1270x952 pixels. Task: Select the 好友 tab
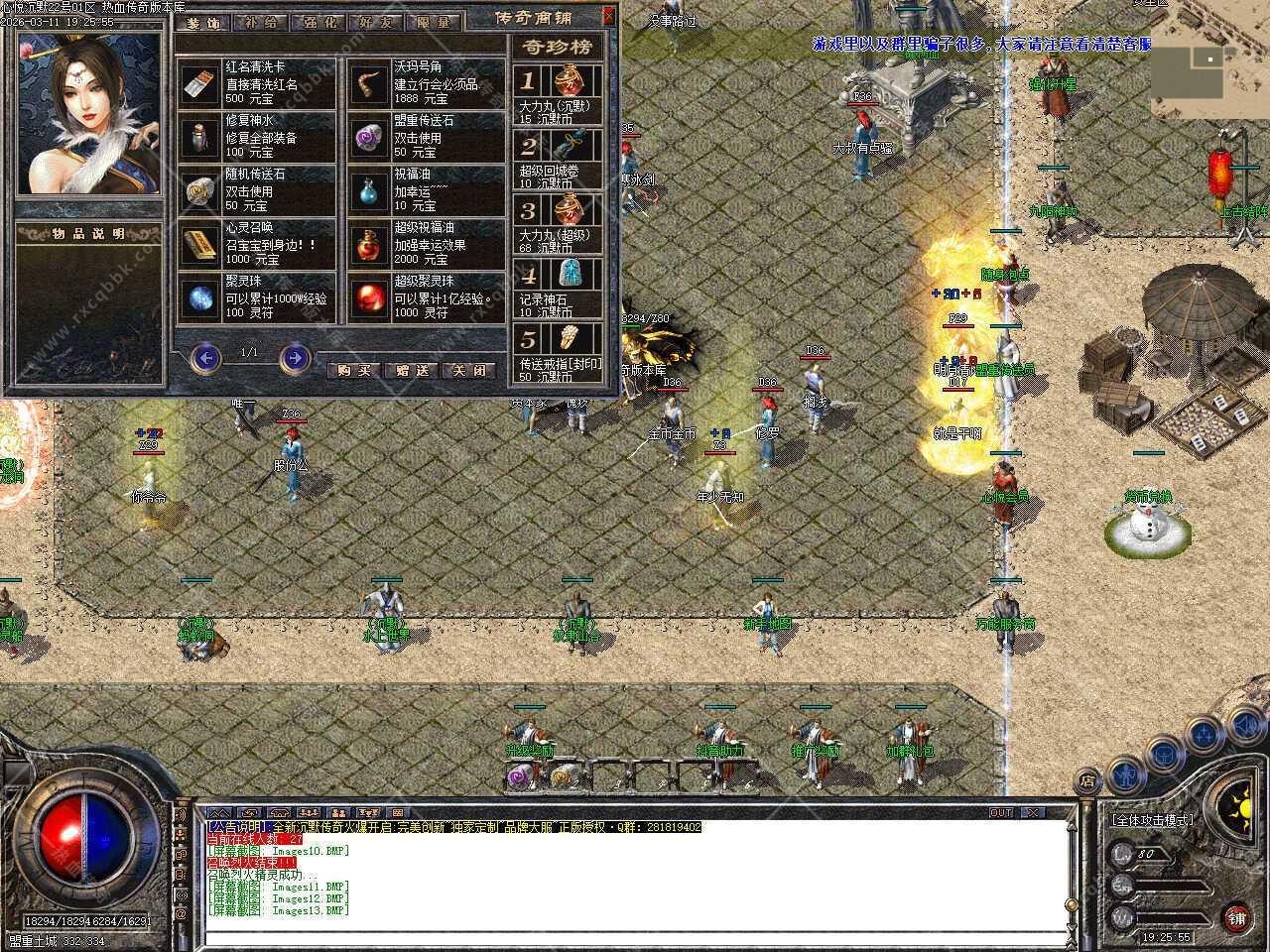(376, 23)
